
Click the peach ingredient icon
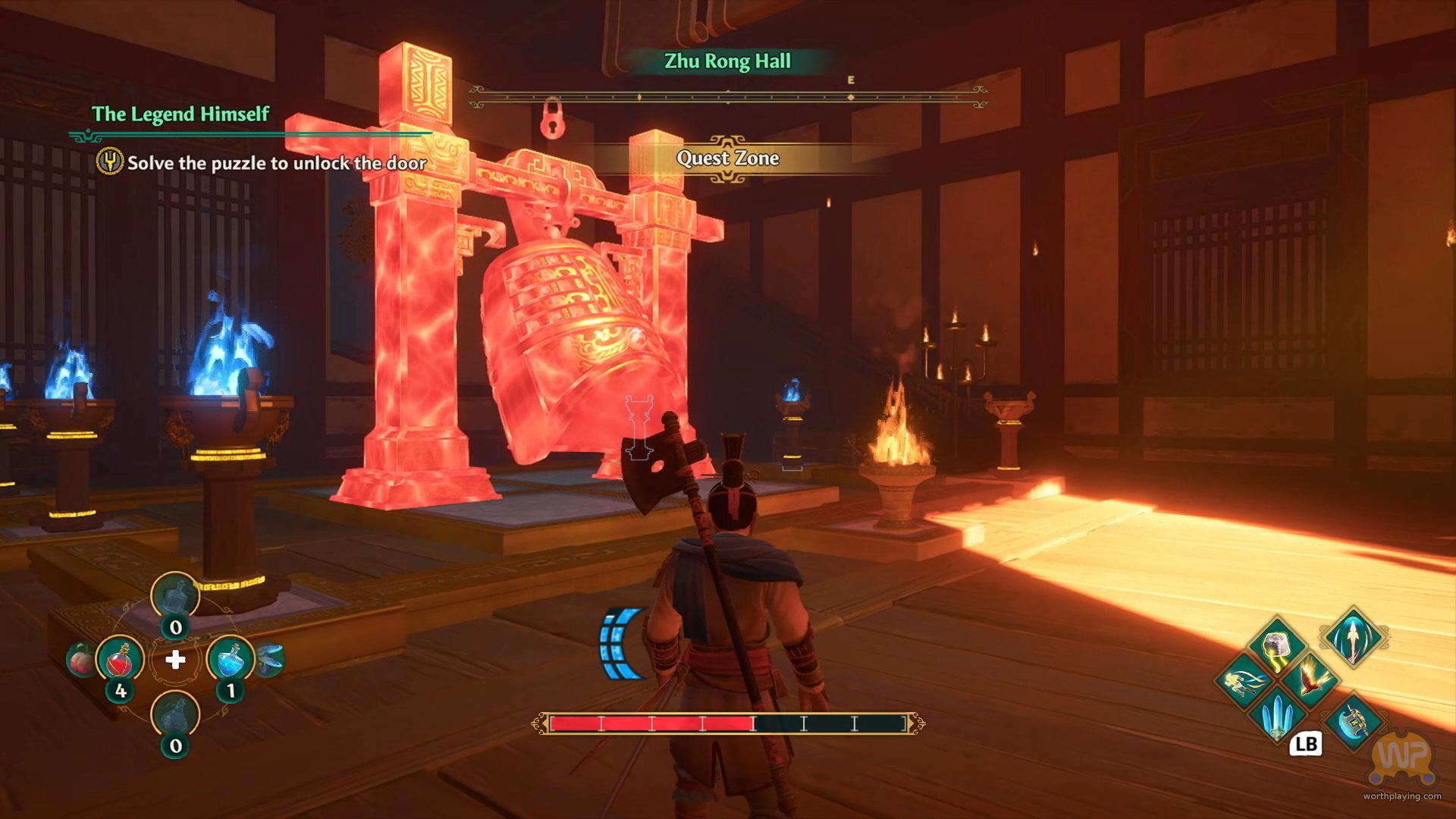[80, 661]
